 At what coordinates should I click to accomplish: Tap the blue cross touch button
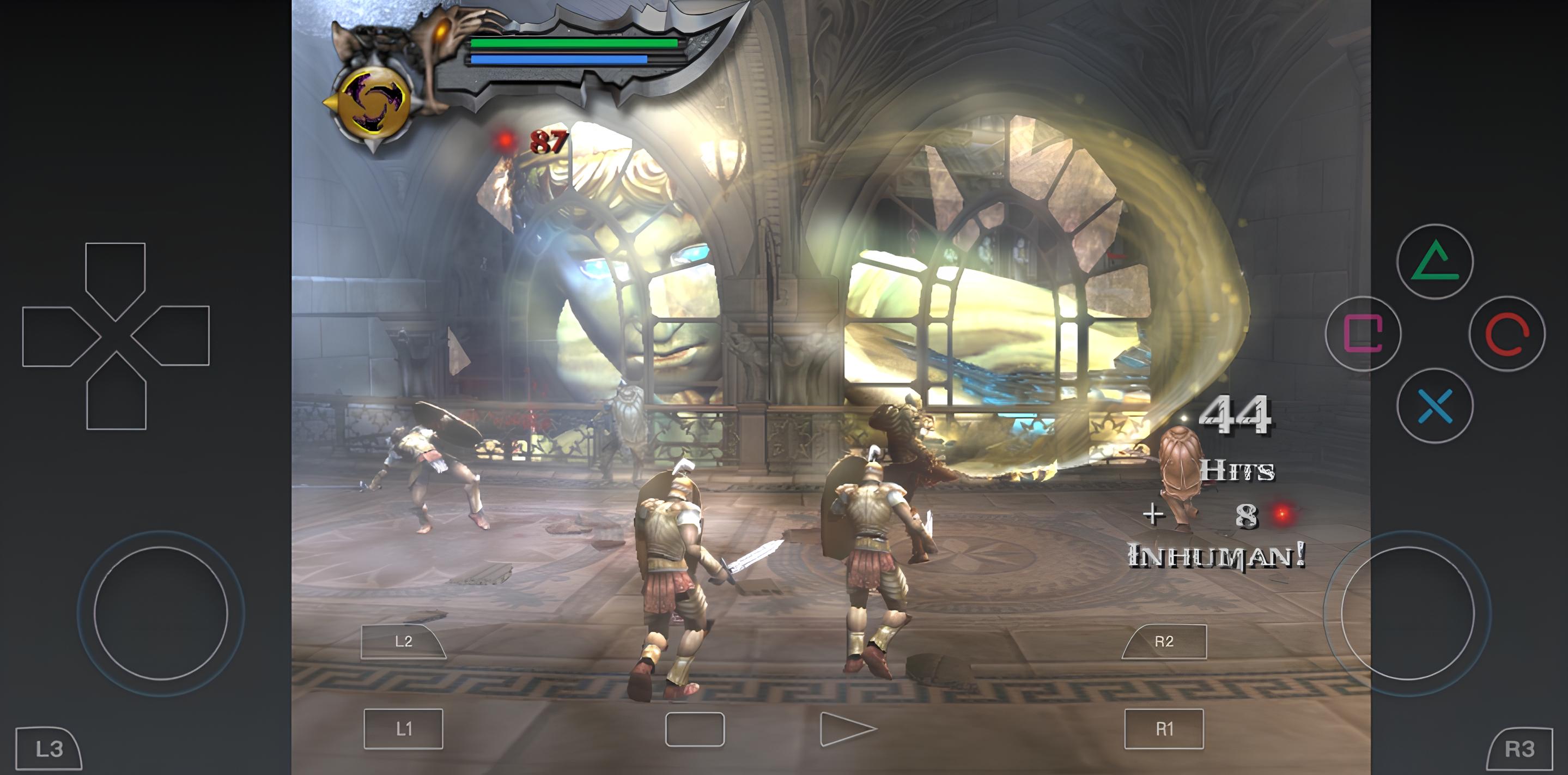tap(1435, 405)
